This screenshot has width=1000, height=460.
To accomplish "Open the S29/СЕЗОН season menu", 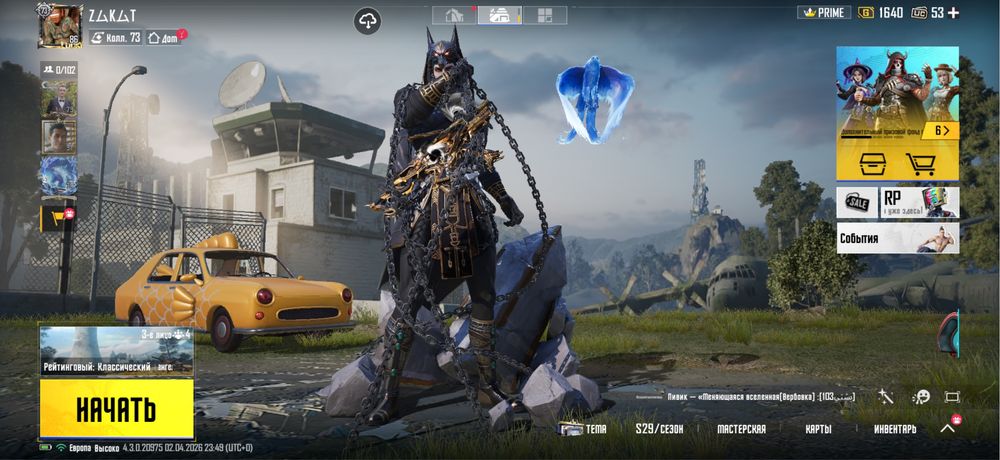I will (659, 429).
